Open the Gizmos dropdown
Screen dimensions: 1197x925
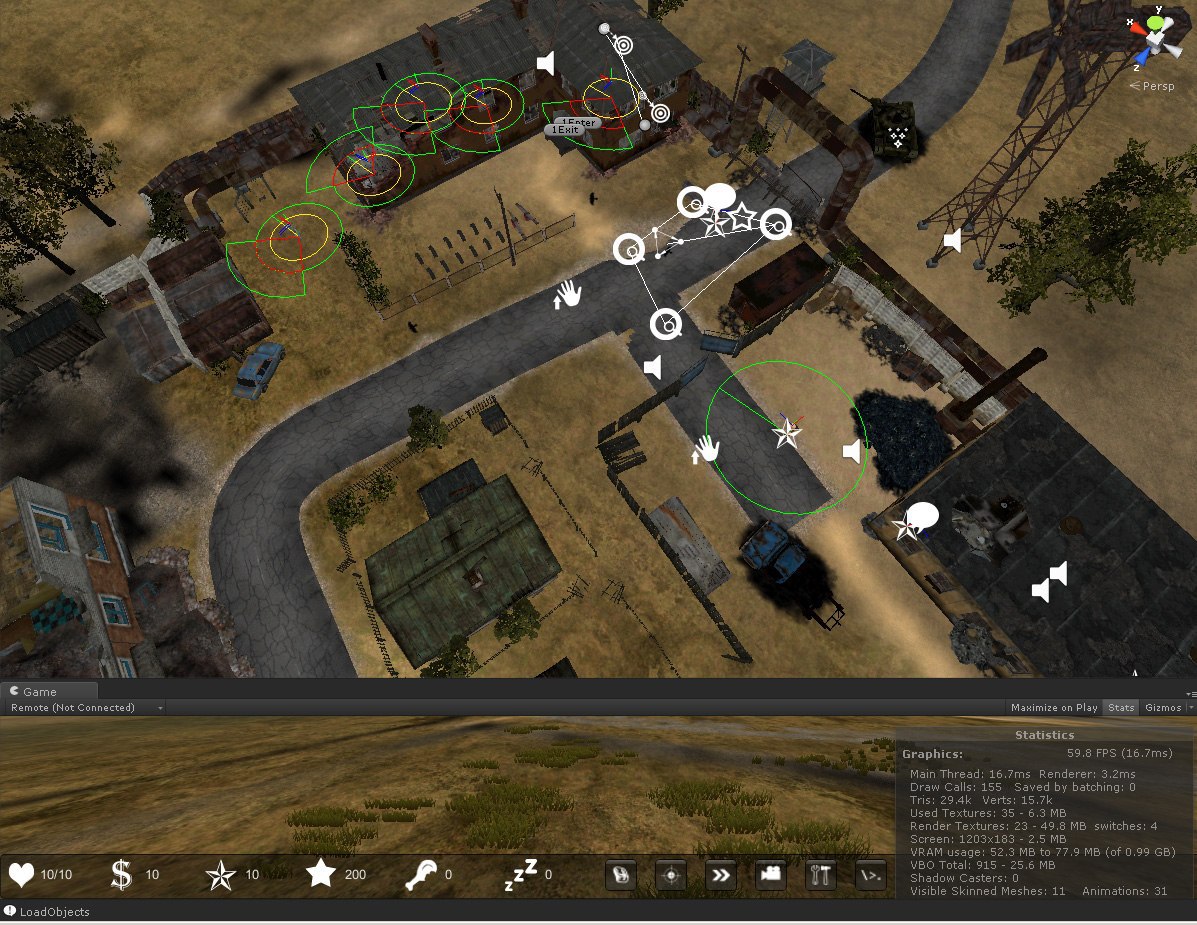tap(1167, 708)
